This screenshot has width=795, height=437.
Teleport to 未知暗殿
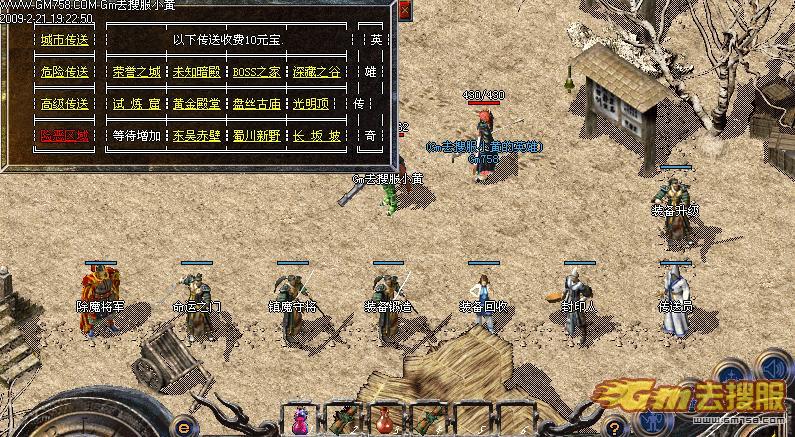click(x=195, y=72)
